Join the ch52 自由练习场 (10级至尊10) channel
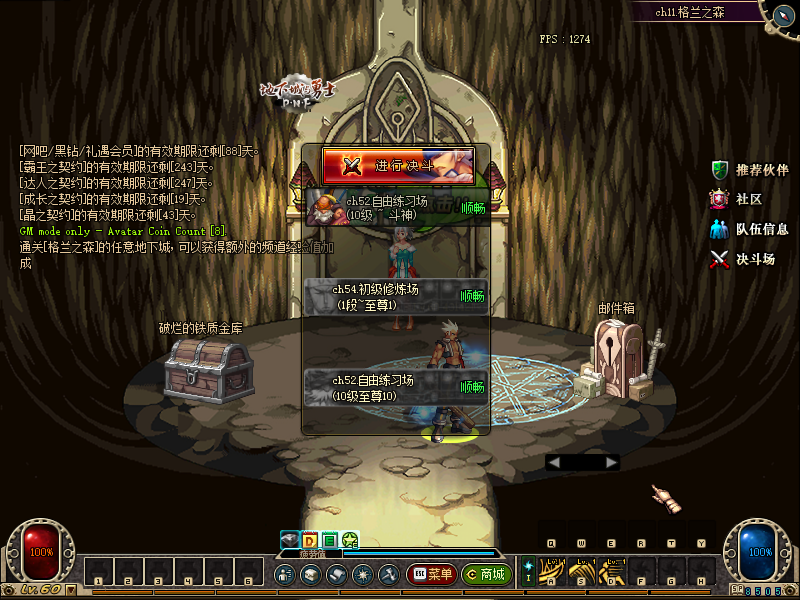Viewport: 800px width, 600px height. pyautogui.click(x=397, y=387)
